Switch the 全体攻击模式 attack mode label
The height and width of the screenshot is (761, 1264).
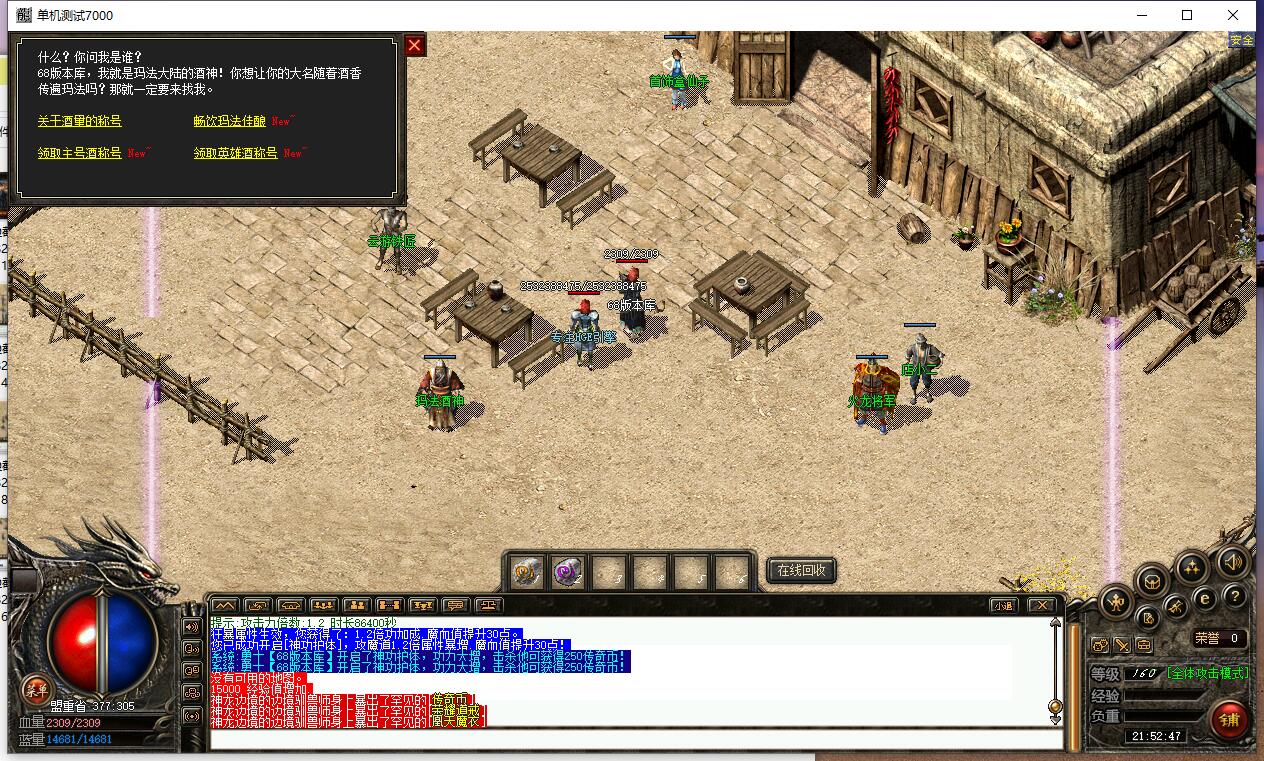click(1207, 673)
